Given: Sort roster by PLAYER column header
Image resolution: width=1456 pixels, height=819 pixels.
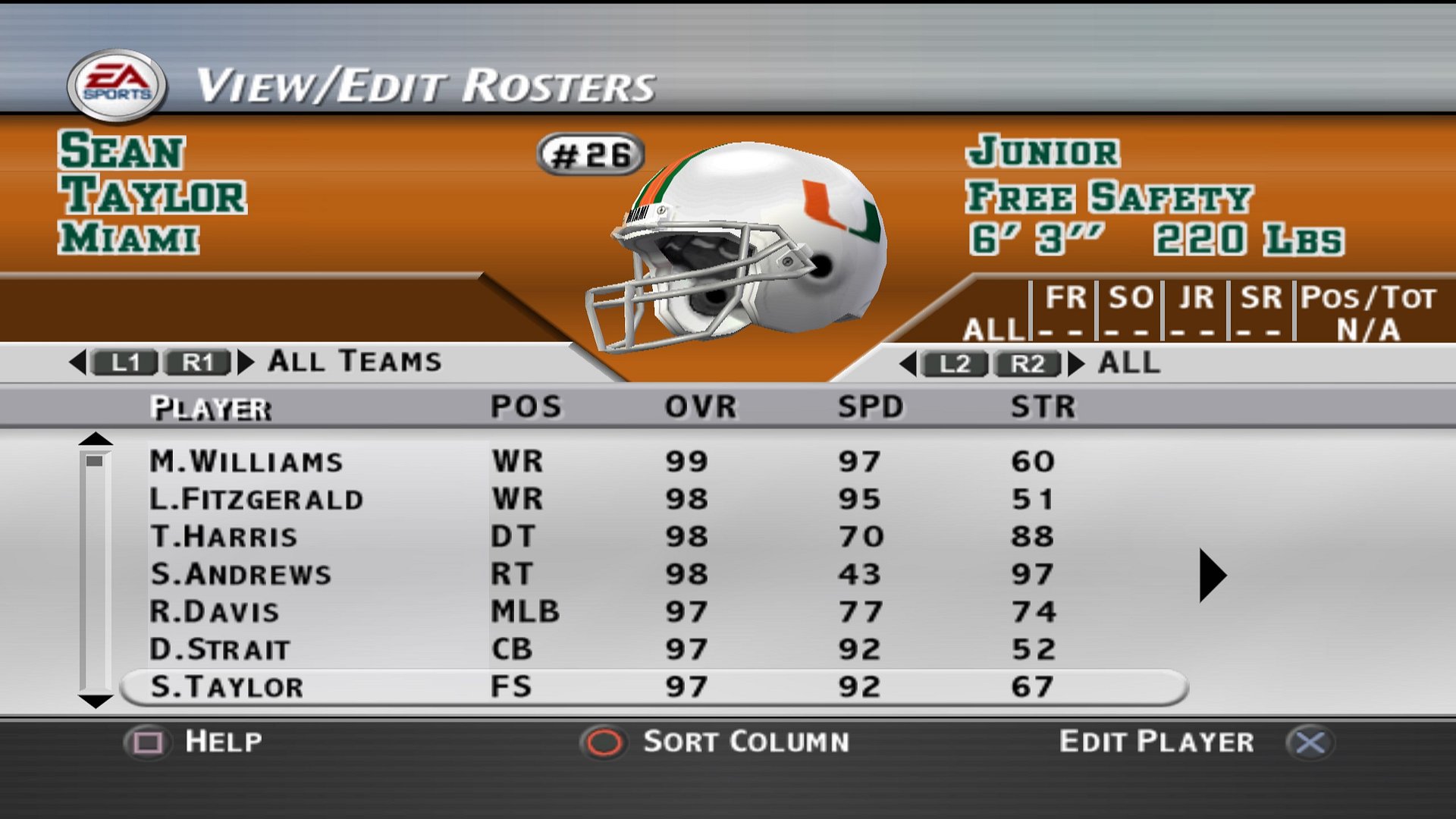Looking at the screenshot, I should 210,408.
